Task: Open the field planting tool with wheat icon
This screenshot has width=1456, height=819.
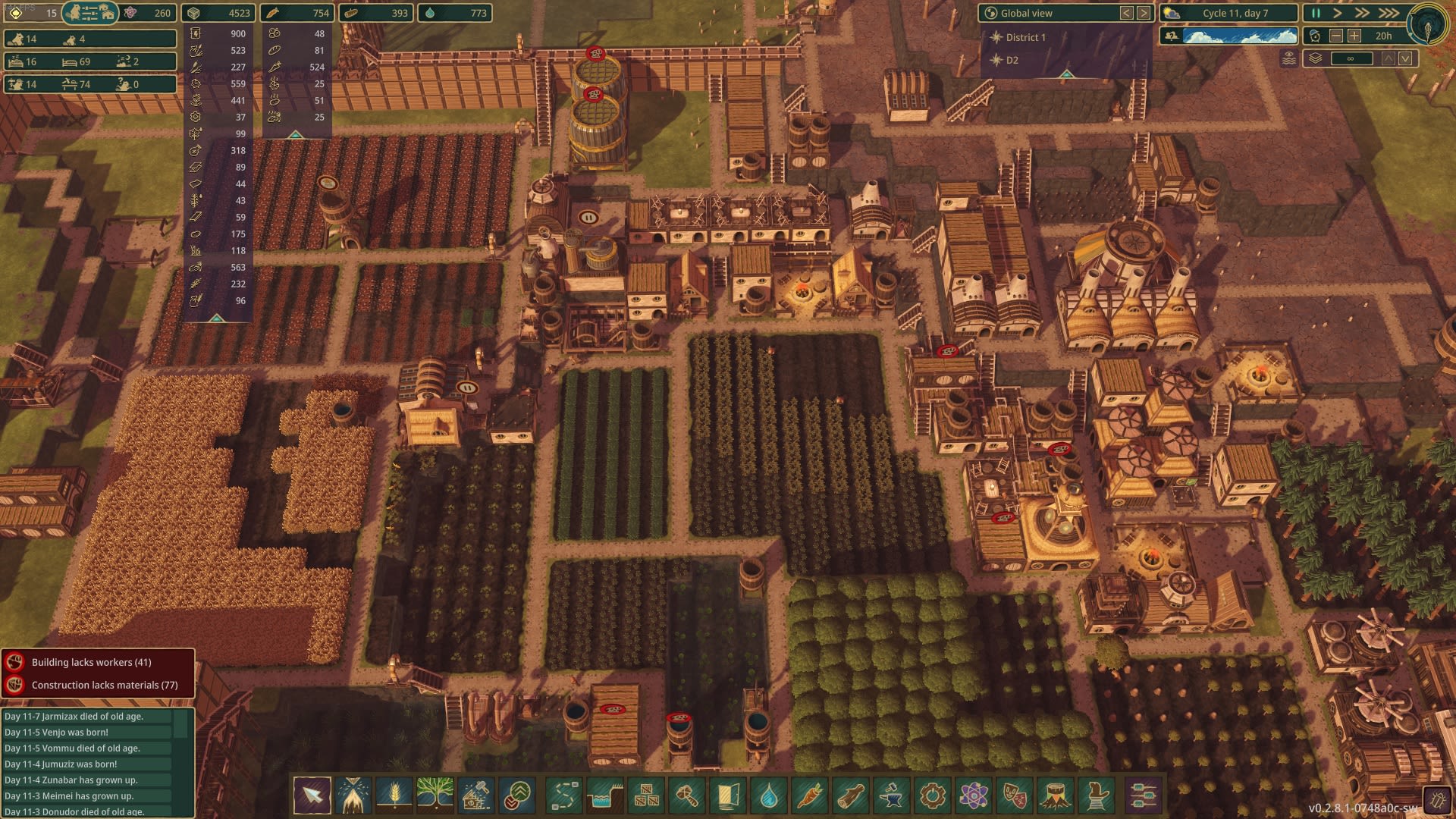Action: point(394,795)
